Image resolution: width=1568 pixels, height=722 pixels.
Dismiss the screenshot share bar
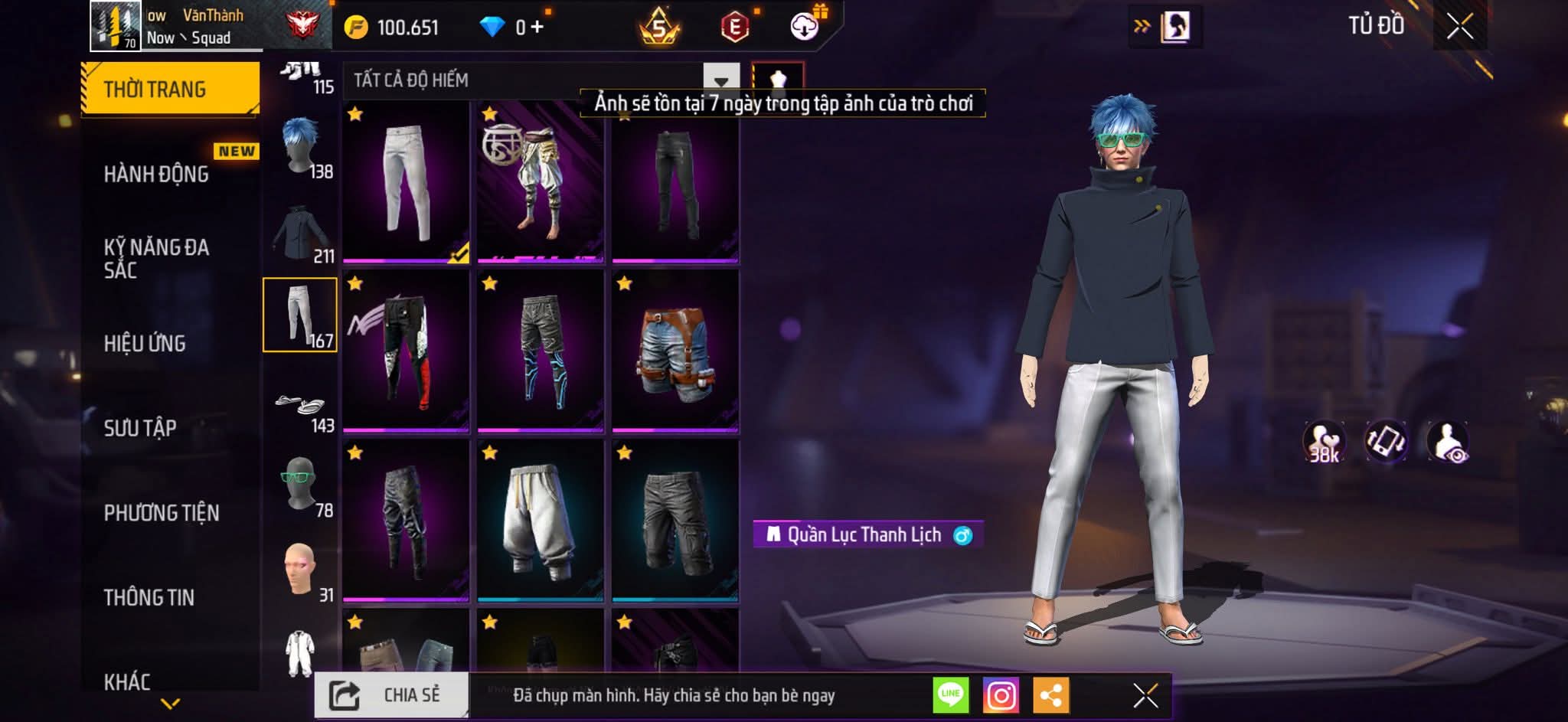pyautogui.click(x=1145, y=695)
